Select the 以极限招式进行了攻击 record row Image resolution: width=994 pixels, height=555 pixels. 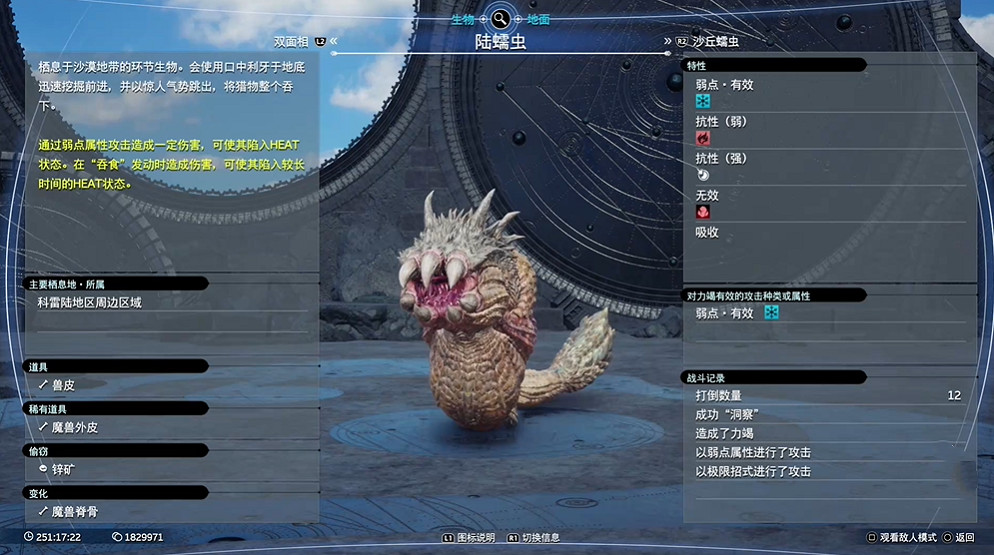(826, 471)
